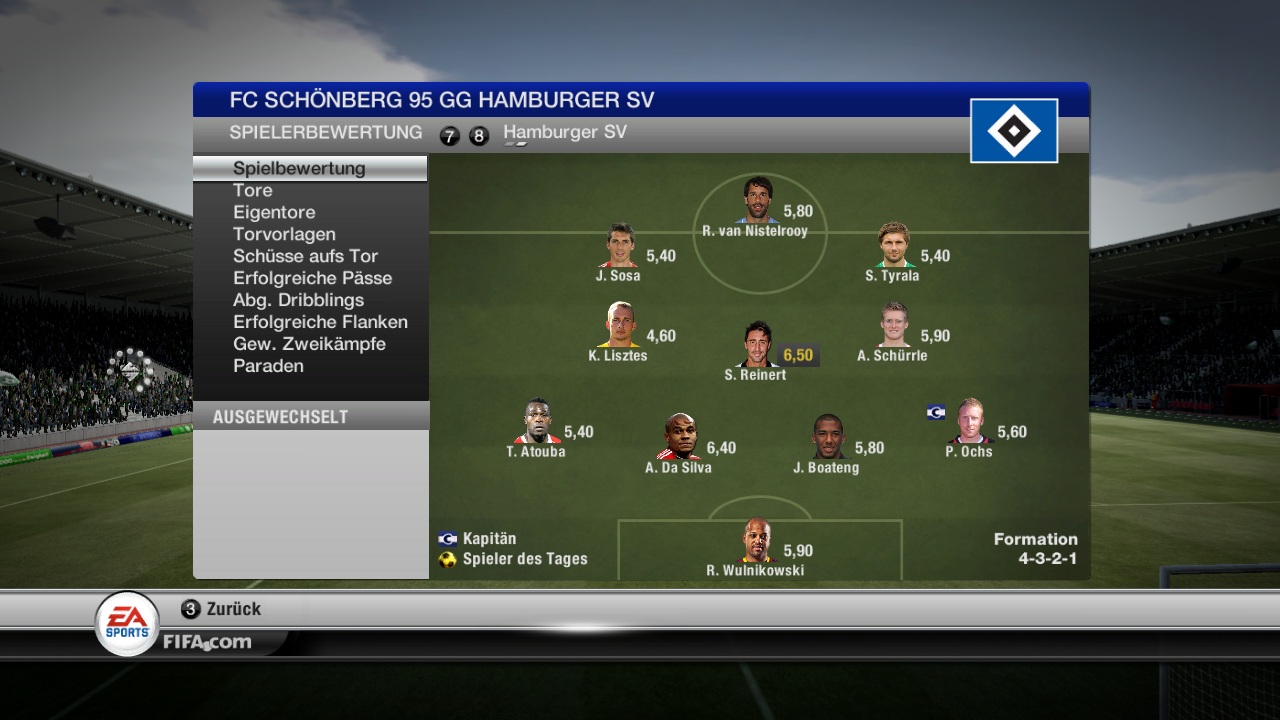Switch to Erfolgreiche Pässe view

pos(312,278)
